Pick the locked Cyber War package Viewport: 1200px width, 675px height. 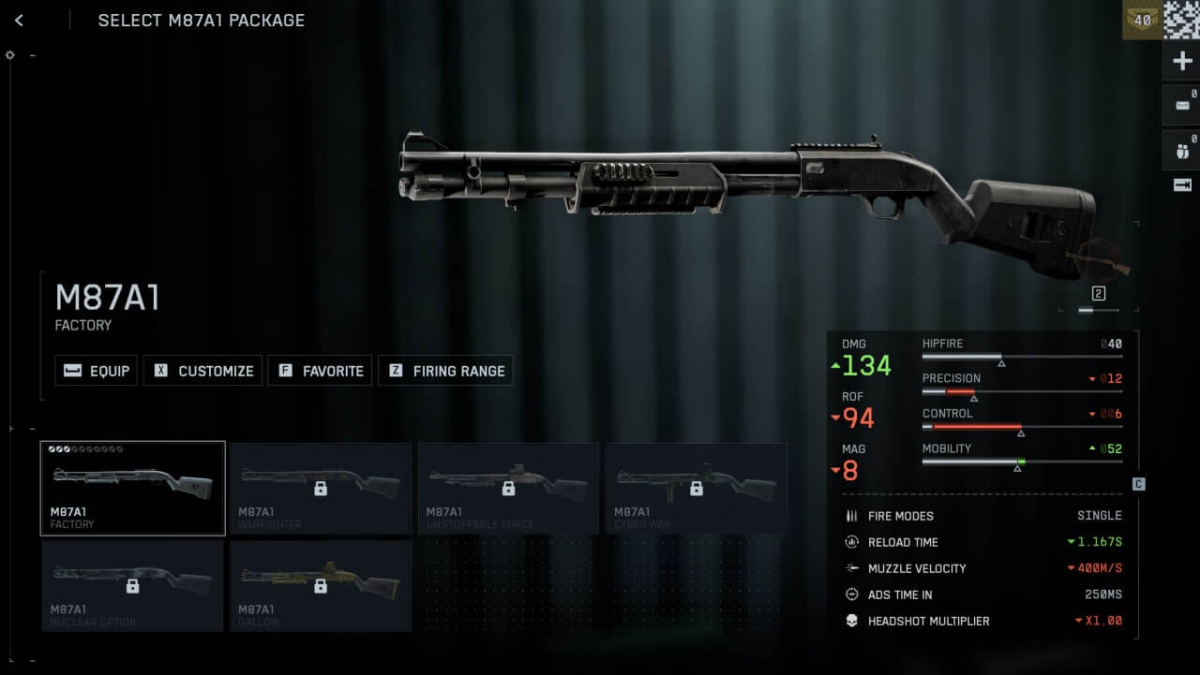pos(696,488)
